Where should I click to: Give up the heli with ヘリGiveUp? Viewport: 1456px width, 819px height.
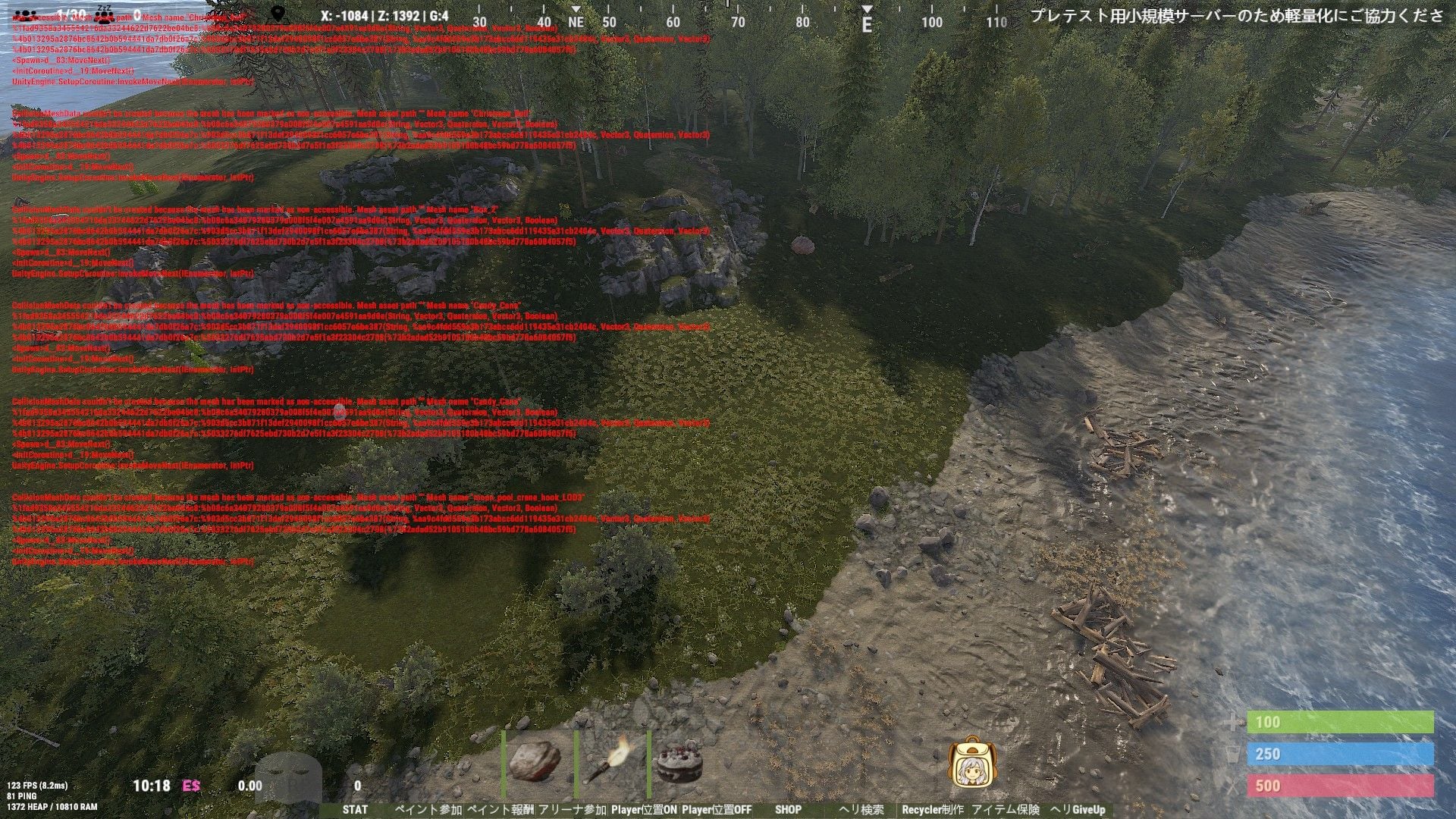tap(1078, 810)
